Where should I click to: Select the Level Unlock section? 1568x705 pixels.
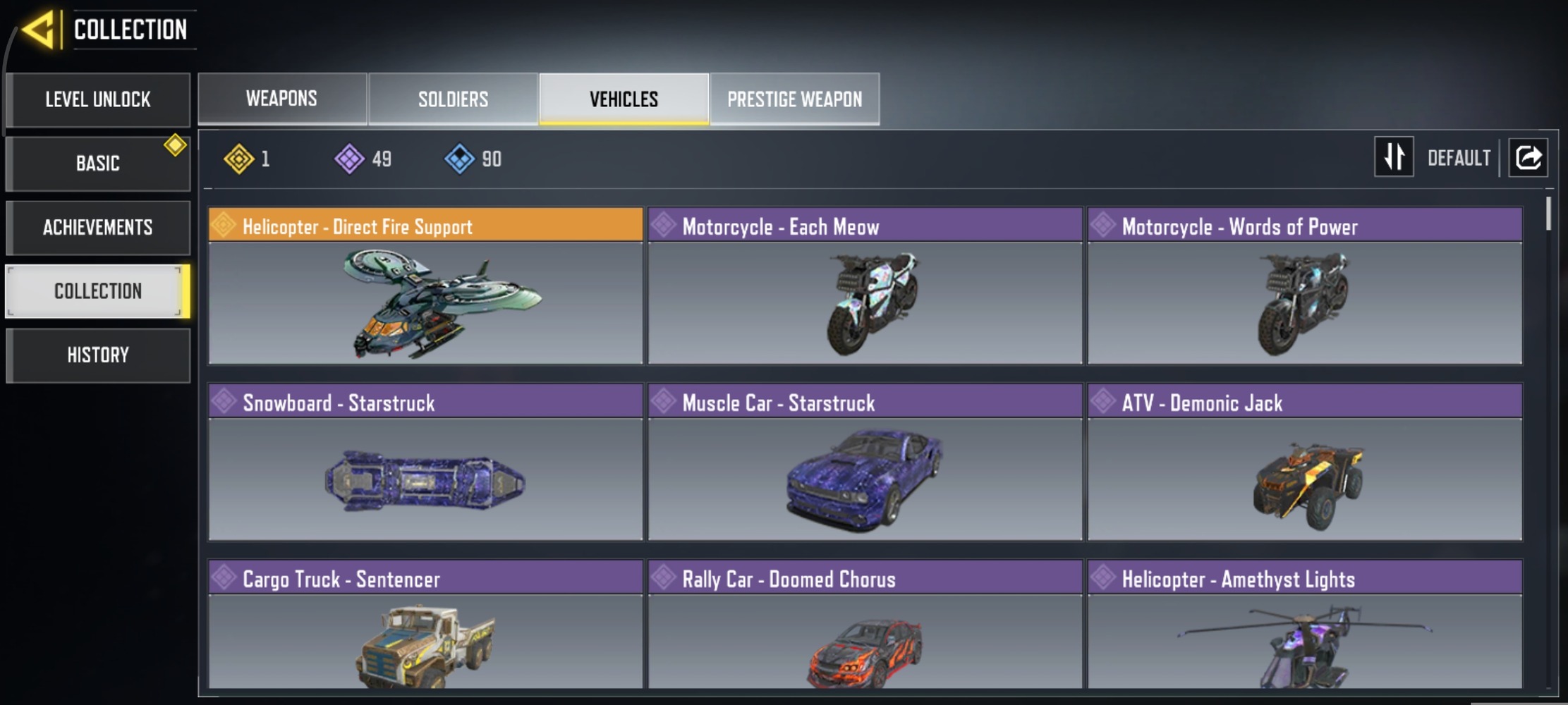coord(98,99)
